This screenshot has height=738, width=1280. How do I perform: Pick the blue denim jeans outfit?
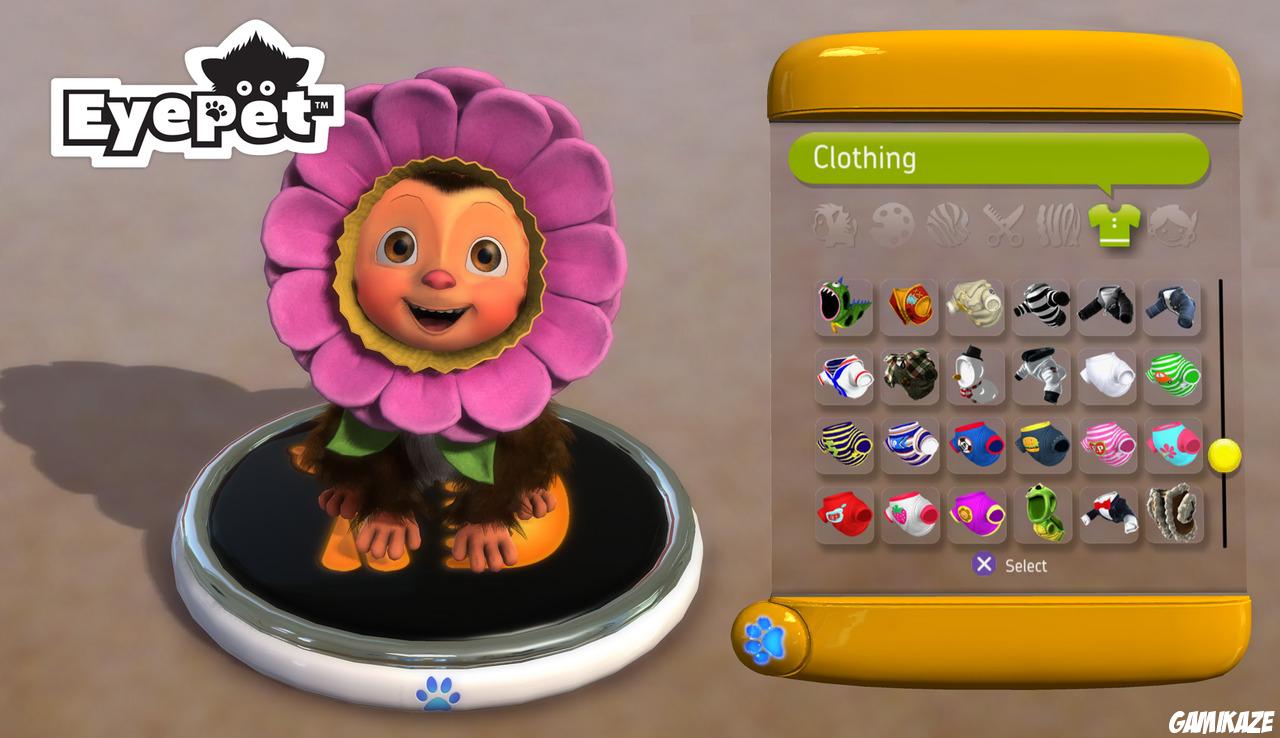coord(1171,305)
